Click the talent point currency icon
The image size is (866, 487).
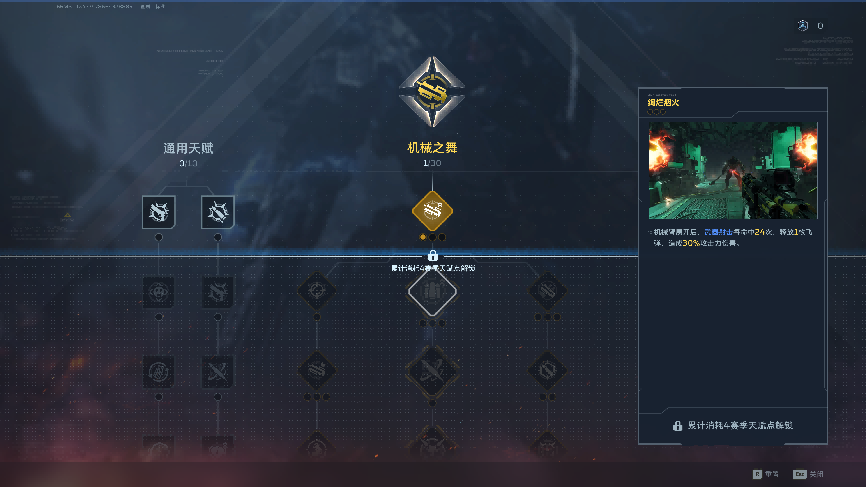click(x=803, y=26)
